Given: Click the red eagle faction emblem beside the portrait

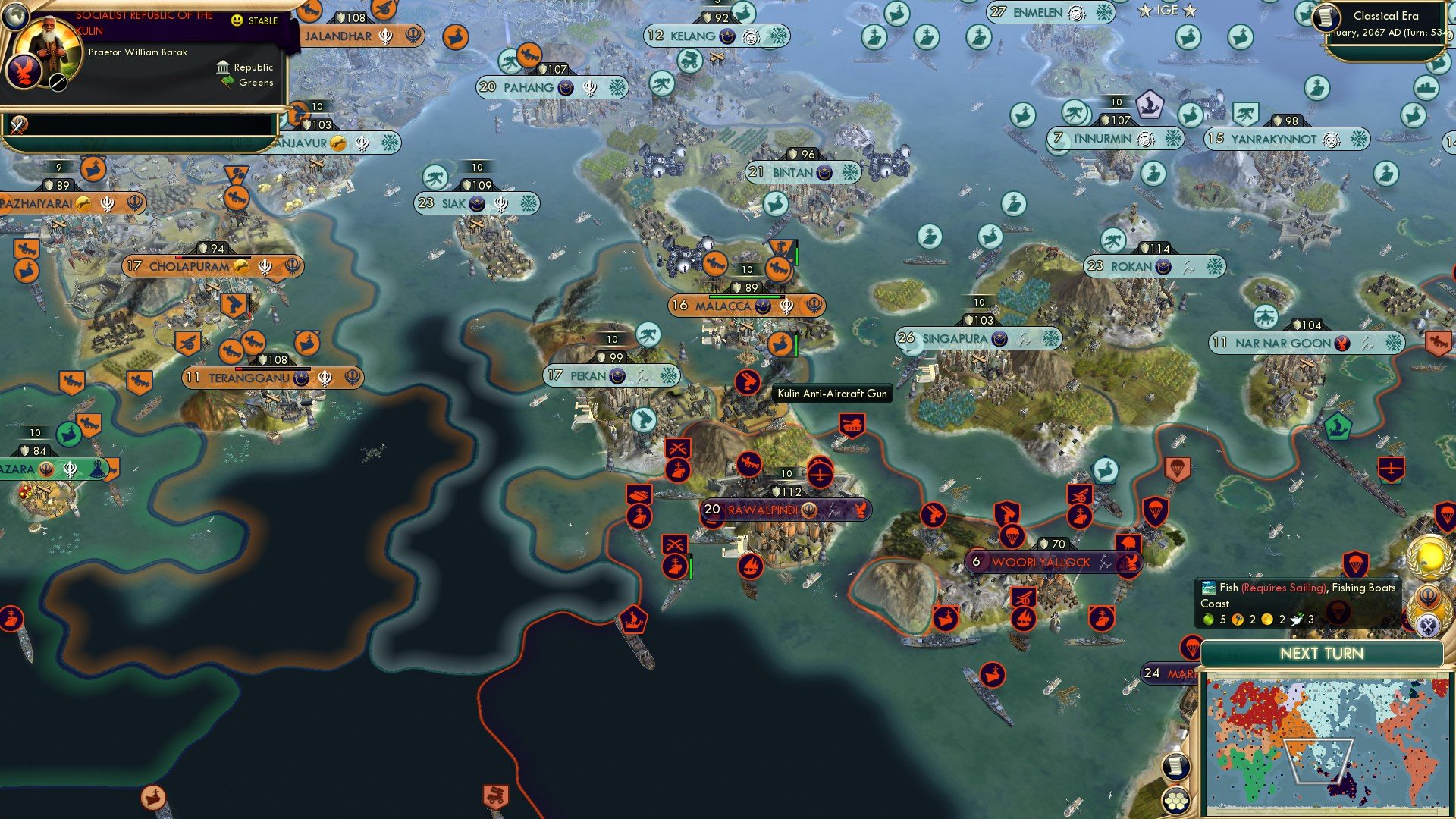Looking at the screenshot, I should pos(23,71).
